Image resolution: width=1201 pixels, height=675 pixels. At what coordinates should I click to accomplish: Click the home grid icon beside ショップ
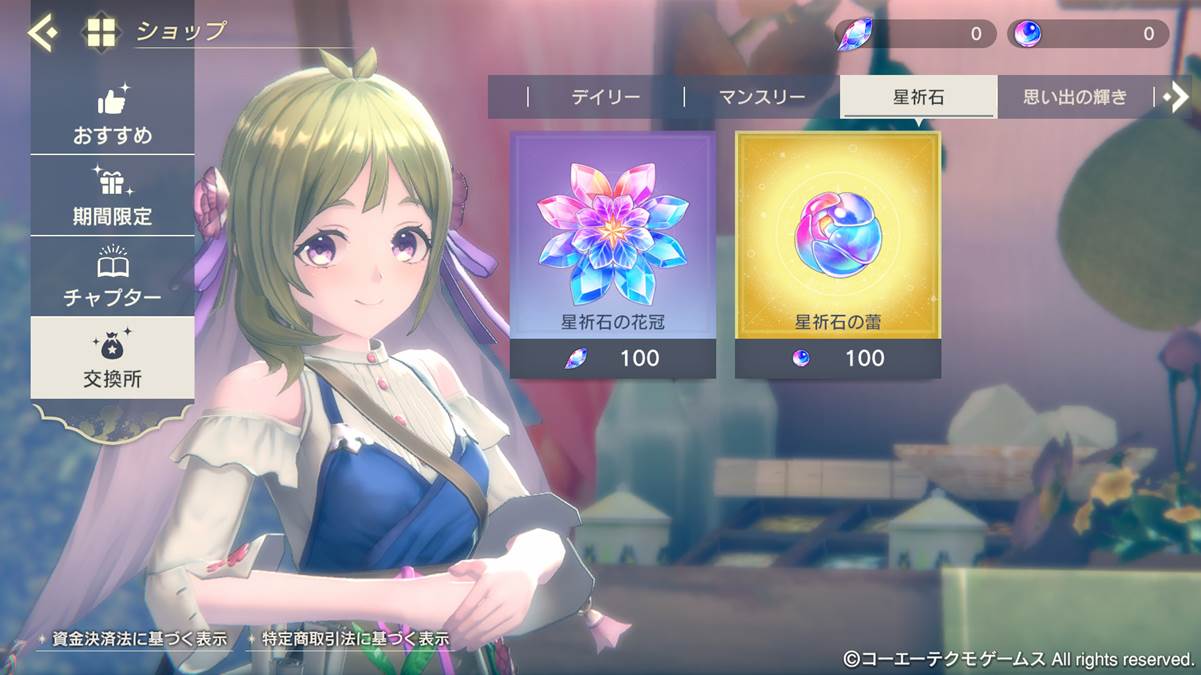tap(101, 33)
